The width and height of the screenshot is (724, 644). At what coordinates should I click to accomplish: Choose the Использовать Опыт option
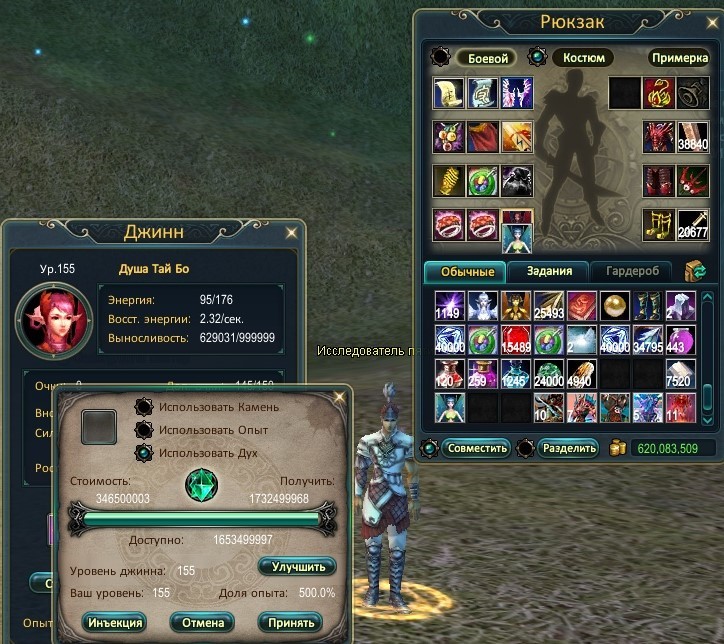pyautogui.click(x=143, y=429)
